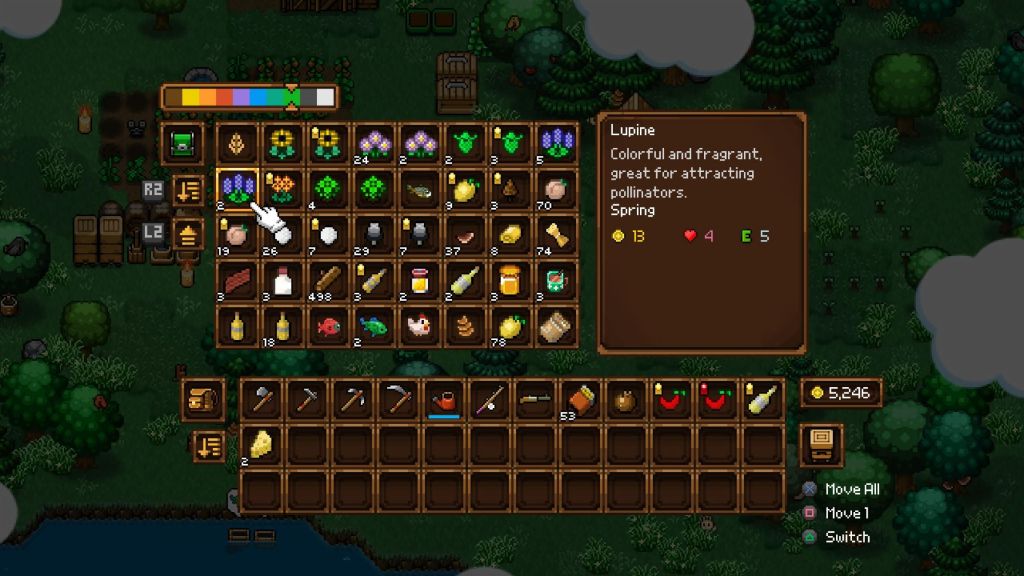Image resolution: width=1024 pixels, height=576 pixels.
Task: Select the wood logs stack of 498
Action: click(x=327, y=281)
